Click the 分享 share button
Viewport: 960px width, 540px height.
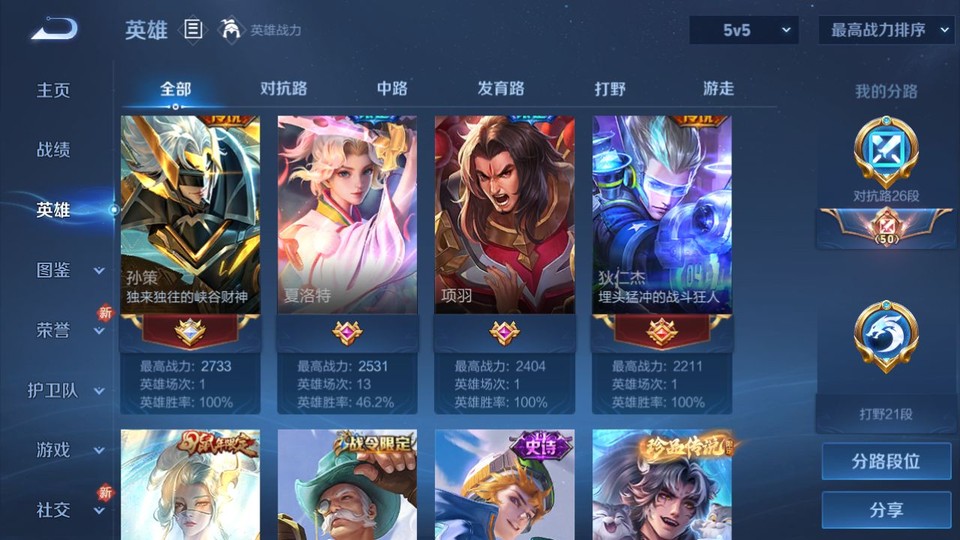click(x=886, y=510)
